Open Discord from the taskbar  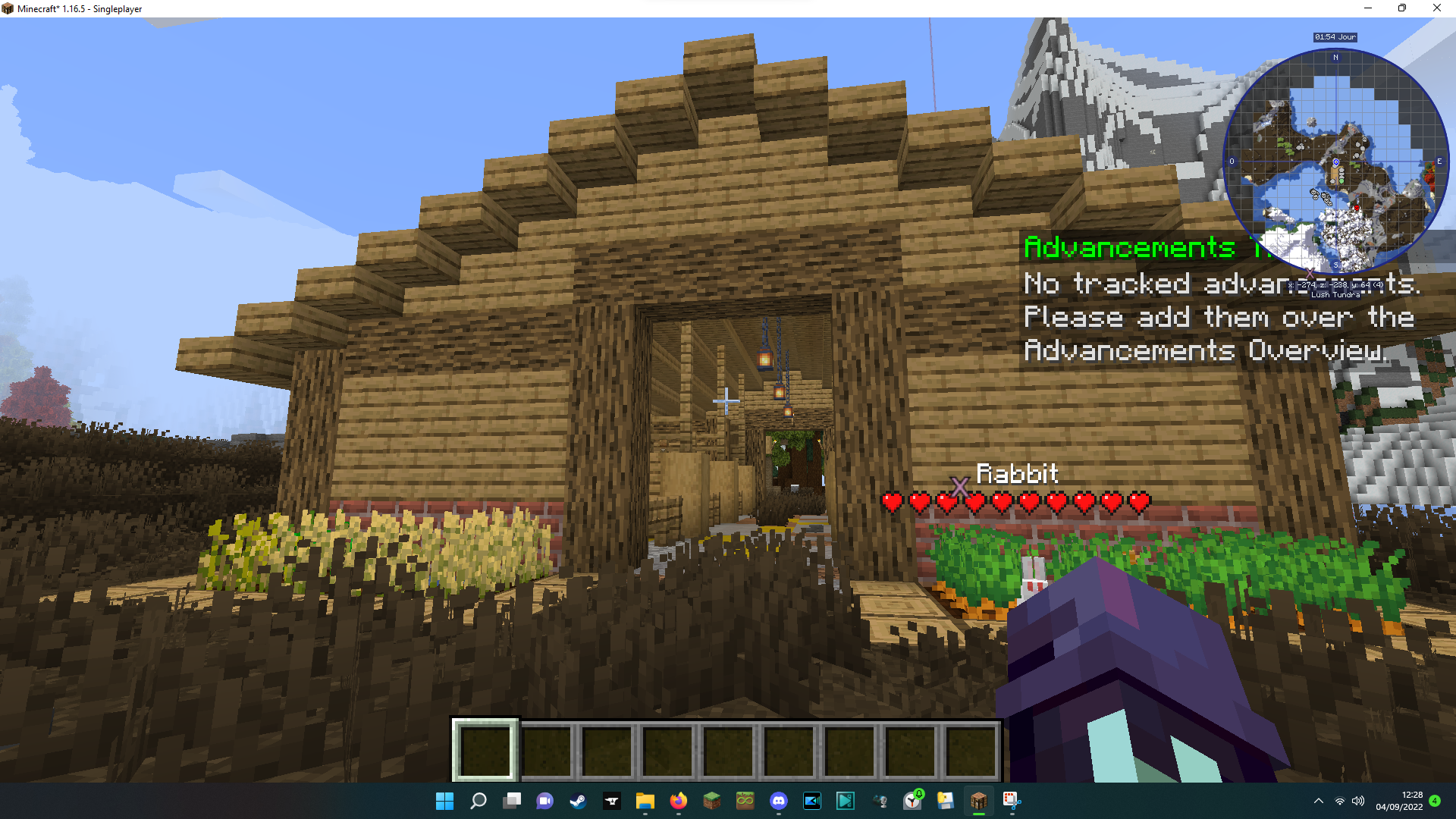780,802
